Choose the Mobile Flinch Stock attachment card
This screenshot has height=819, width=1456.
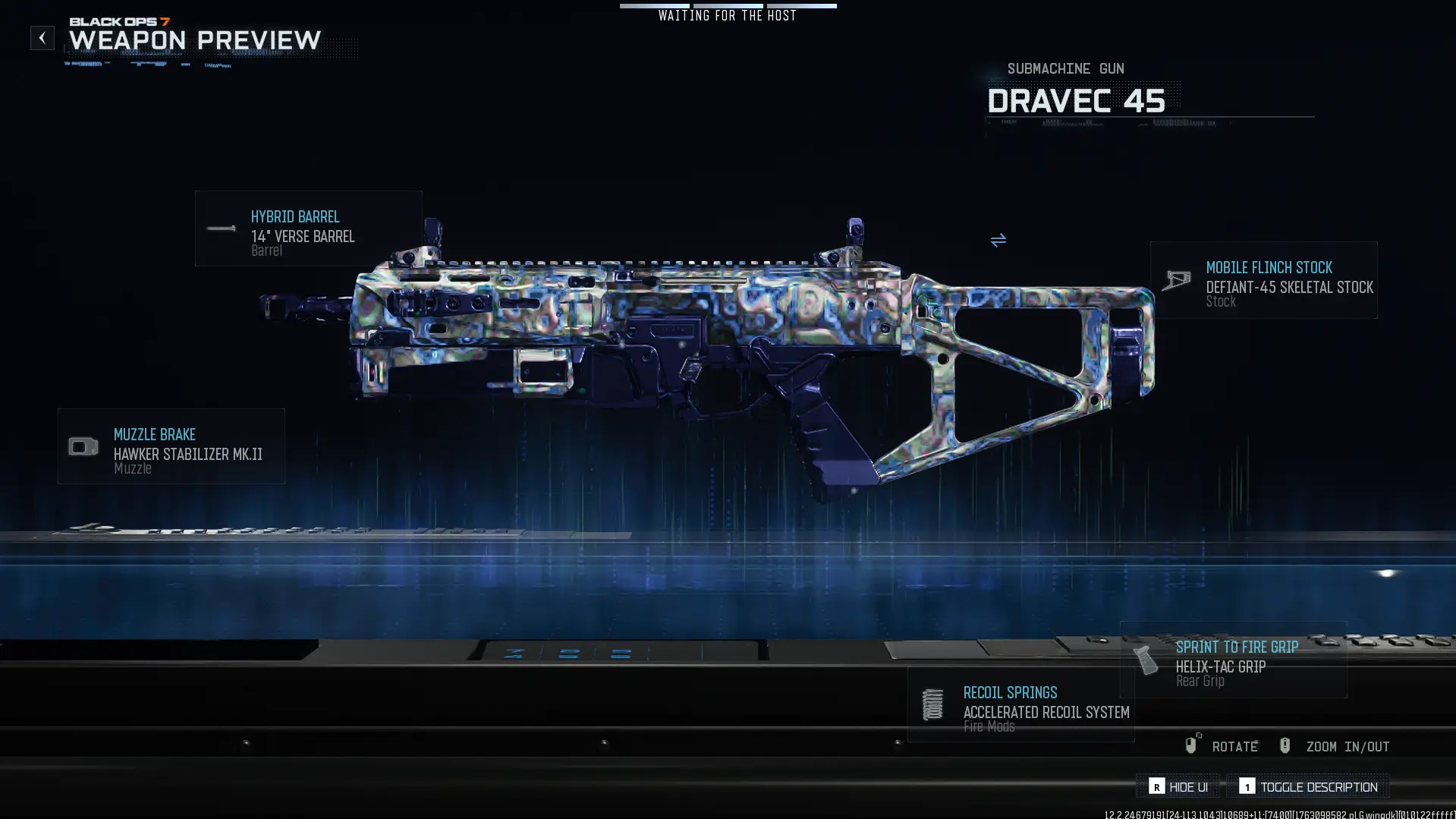[x=1263, y=280]
